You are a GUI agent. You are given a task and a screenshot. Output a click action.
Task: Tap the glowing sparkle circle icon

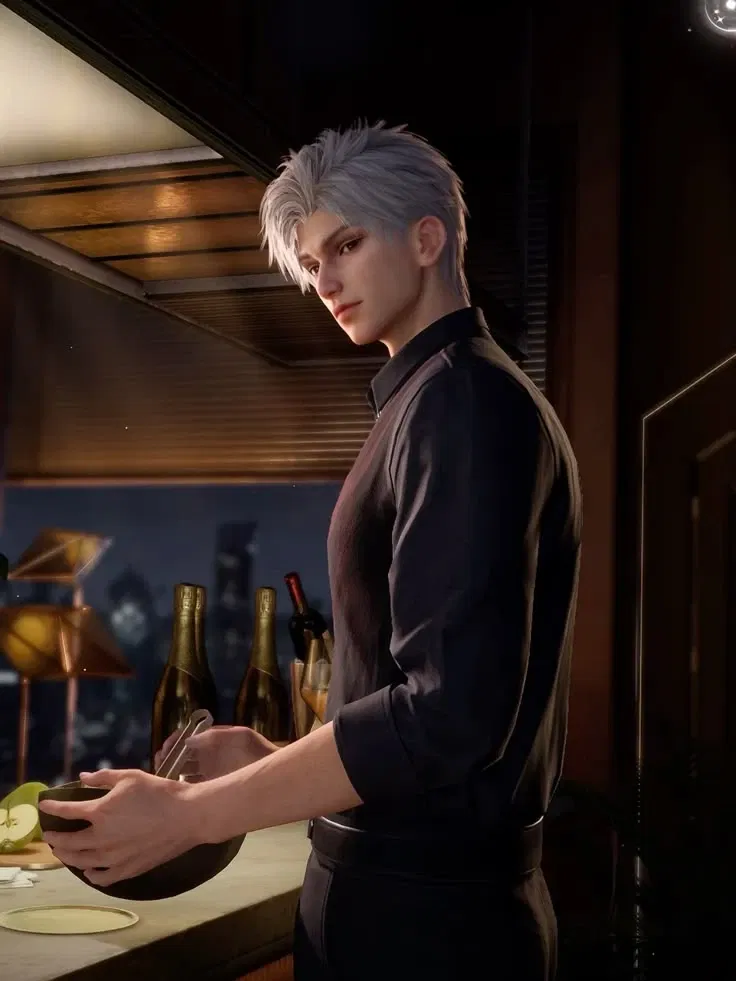[x=722, y=12]
